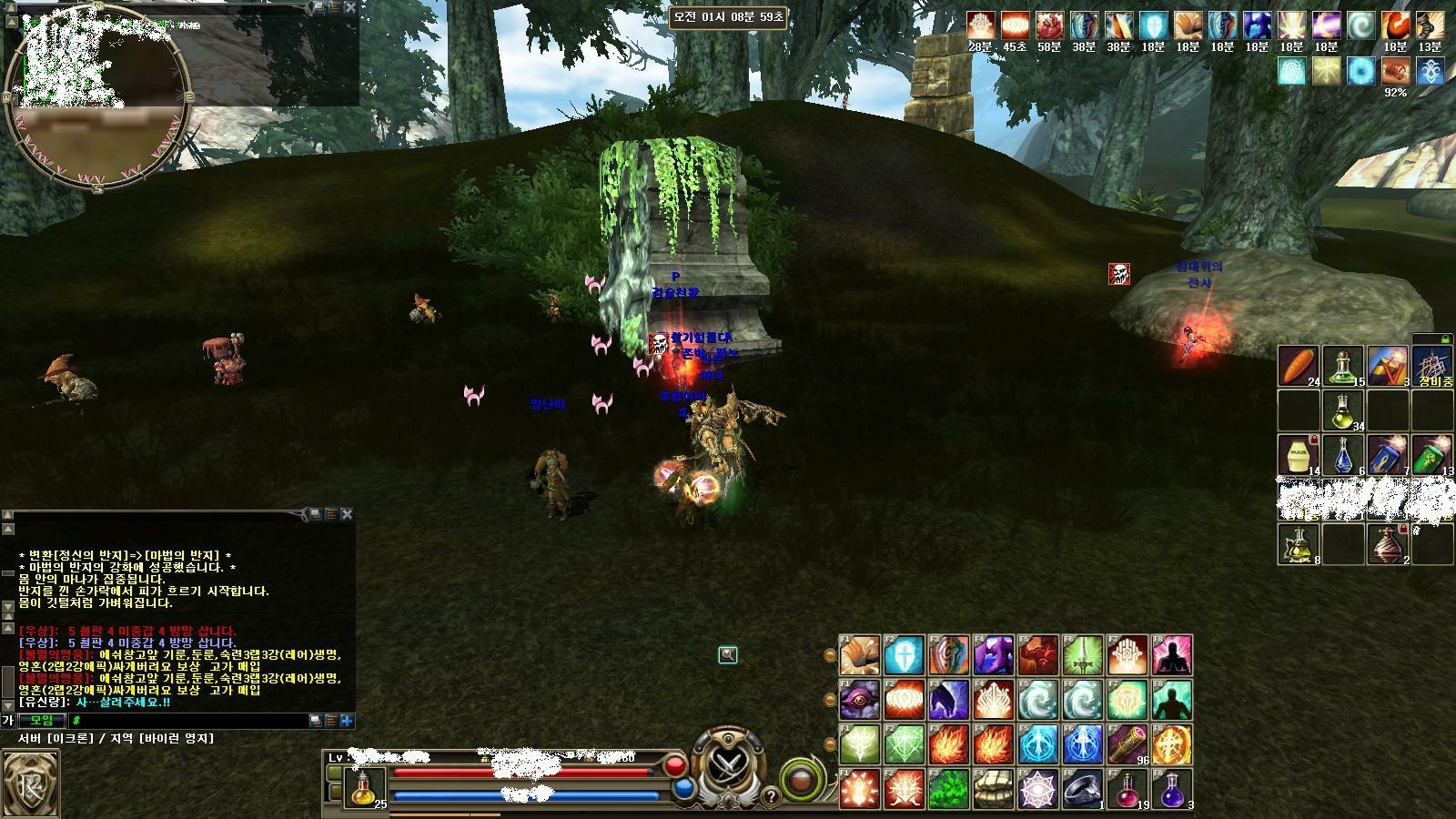Select the green potion flask with 34 count

click(1343, 410)
